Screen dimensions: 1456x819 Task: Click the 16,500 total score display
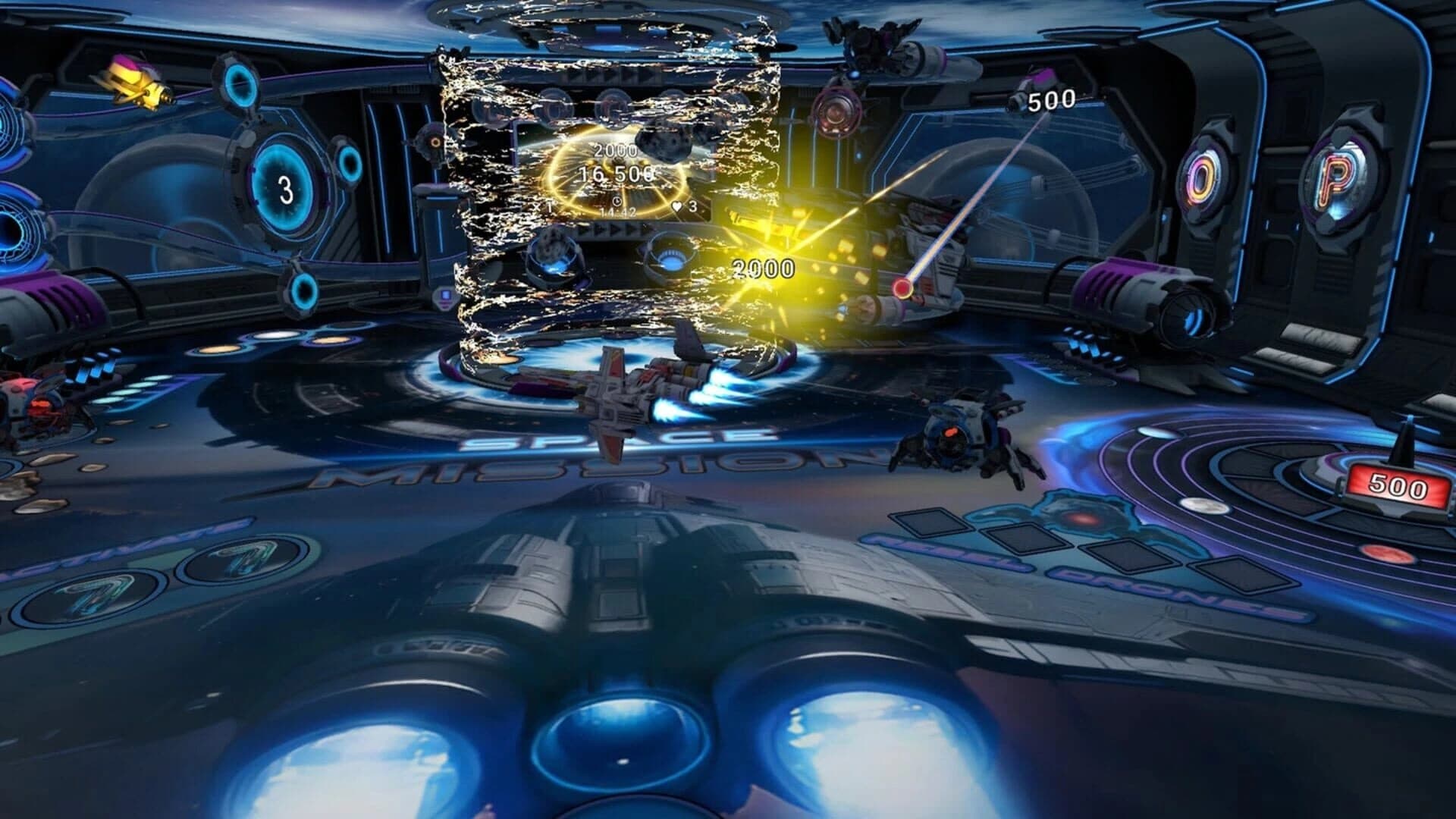pyautogui.click(x=616, y=174)
